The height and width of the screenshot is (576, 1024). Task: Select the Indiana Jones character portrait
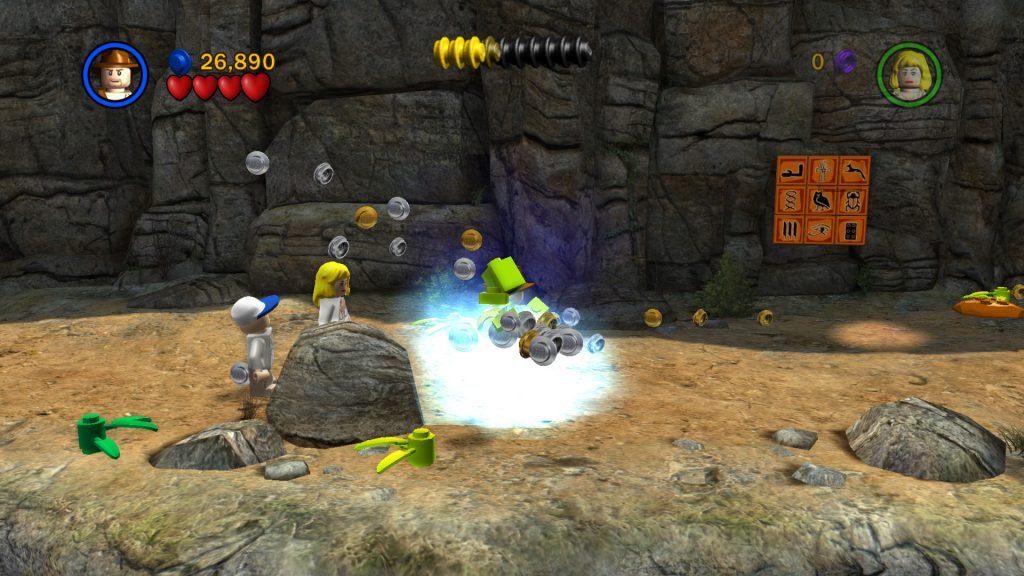click(x=116, y=74)
